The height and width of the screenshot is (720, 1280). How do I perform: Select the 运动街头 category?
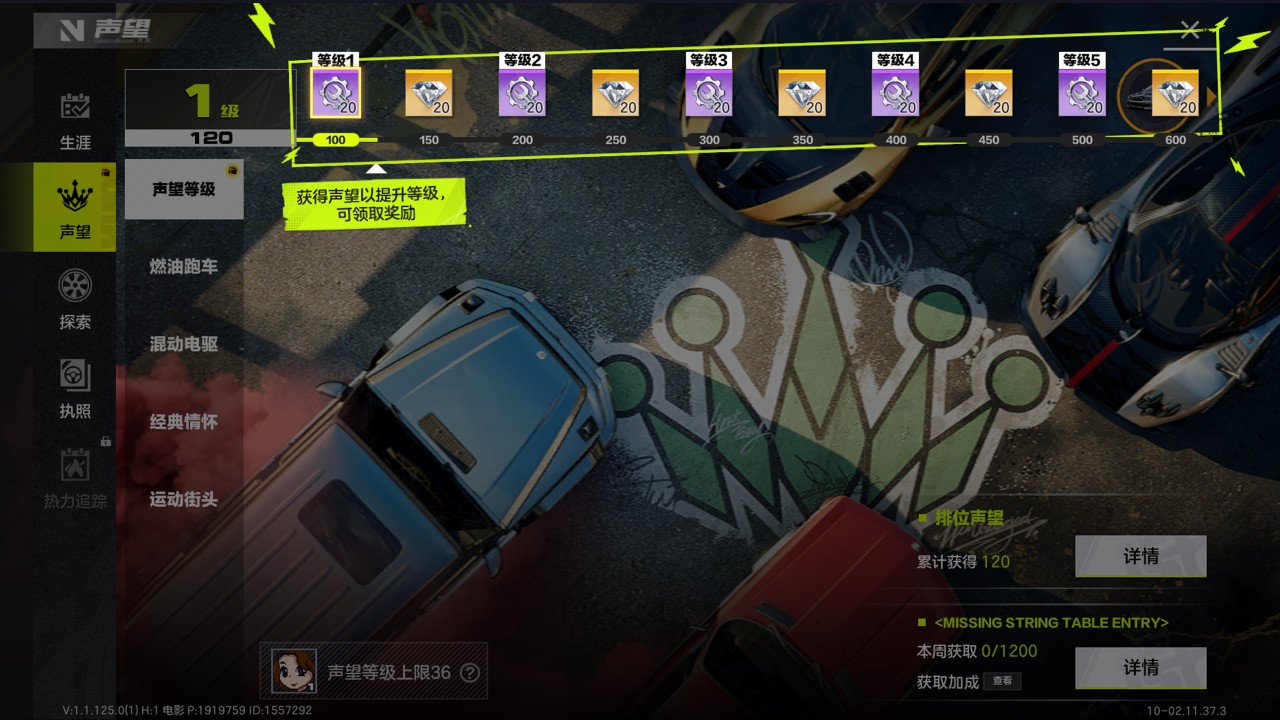(184, 499)
